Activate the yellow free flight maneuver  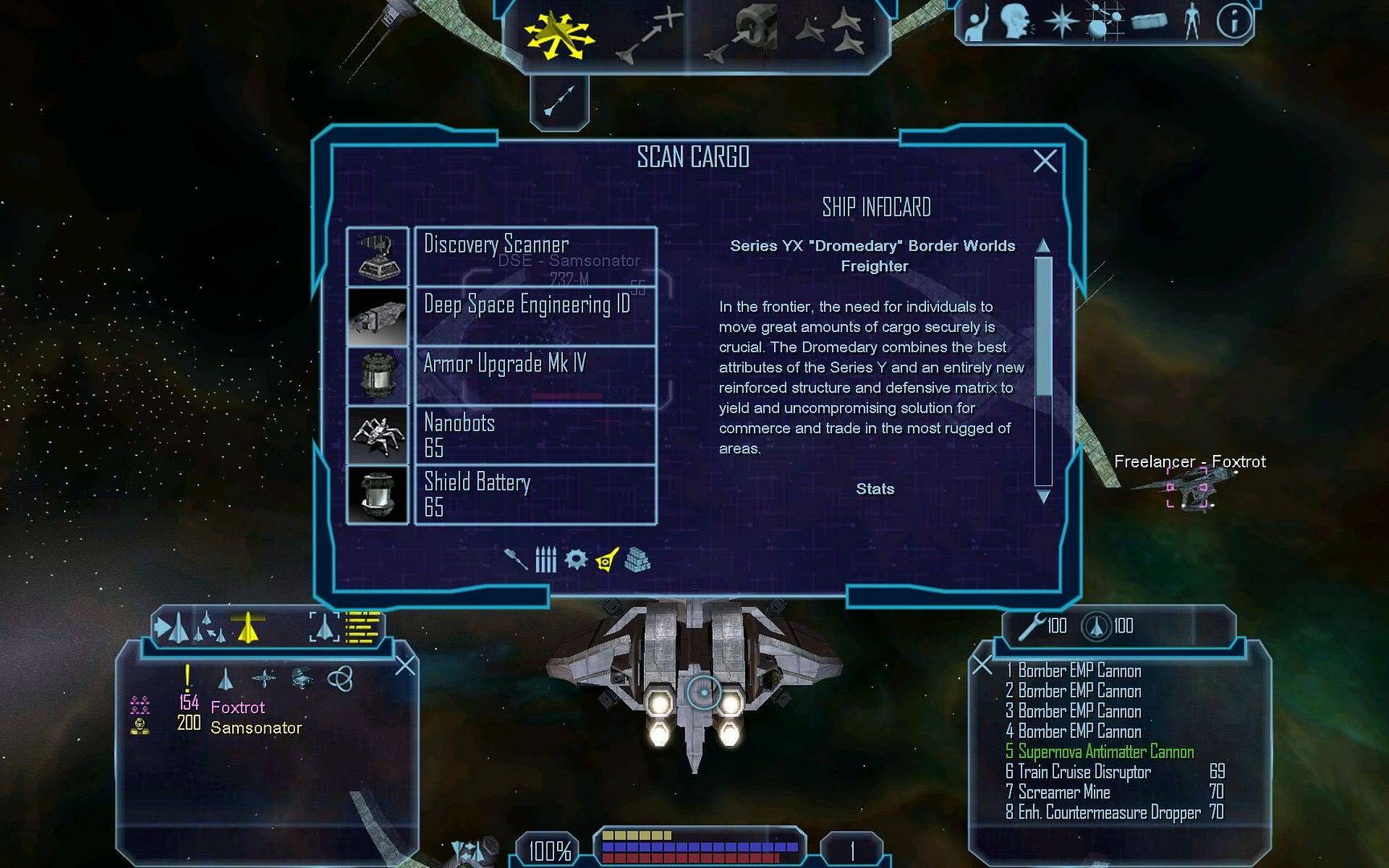559,36
